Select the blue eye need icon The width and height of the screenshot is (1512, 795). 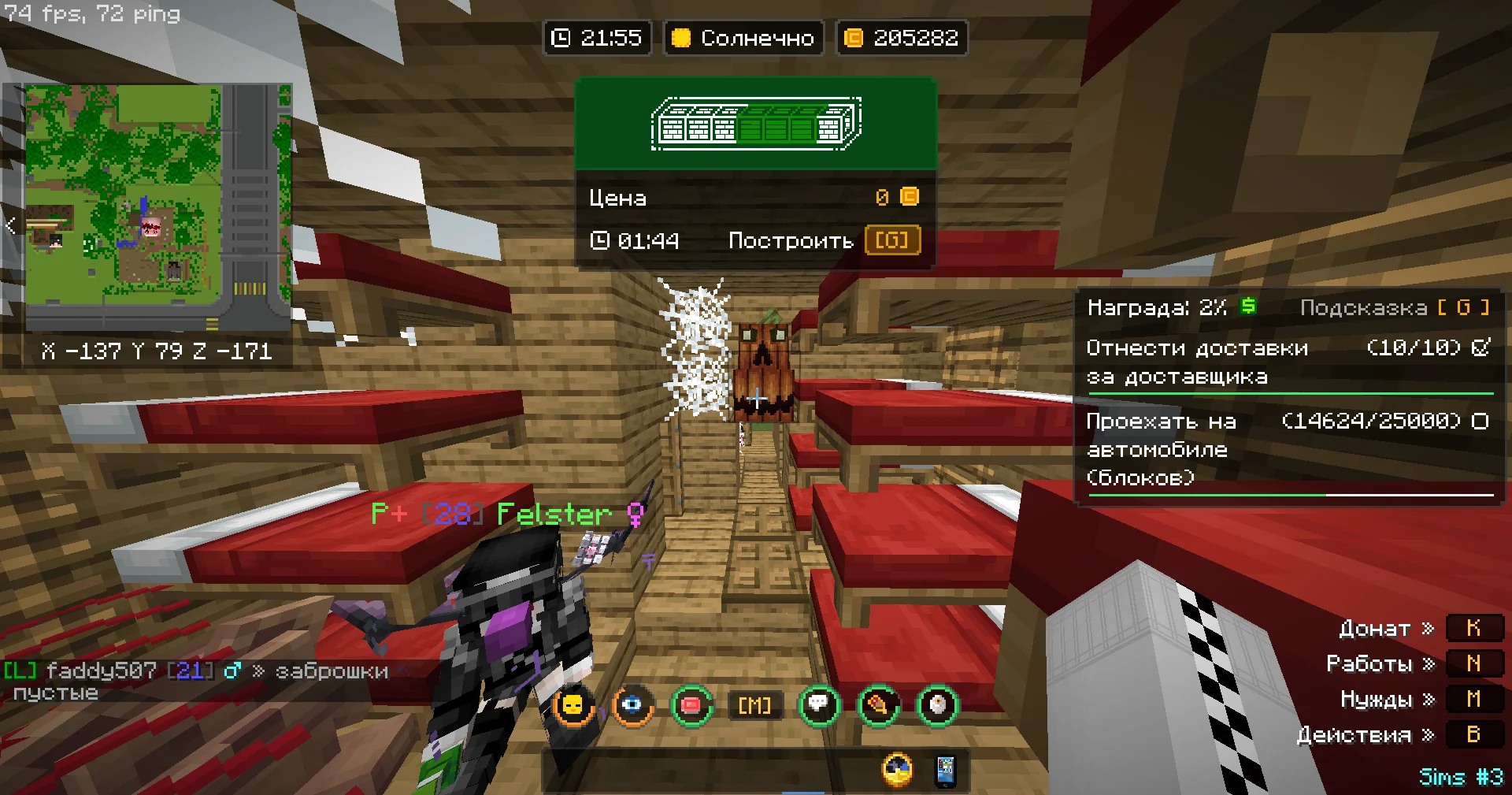tap(632, 705)
